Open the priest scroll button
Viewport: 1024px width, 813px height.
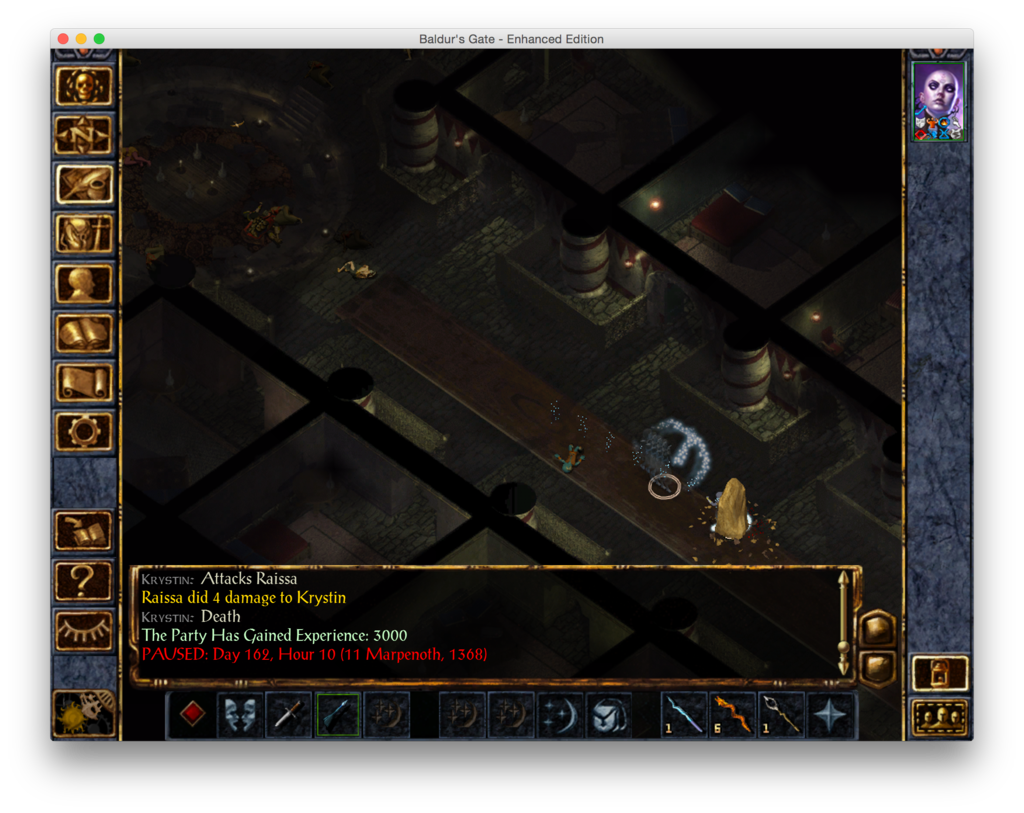84,381
